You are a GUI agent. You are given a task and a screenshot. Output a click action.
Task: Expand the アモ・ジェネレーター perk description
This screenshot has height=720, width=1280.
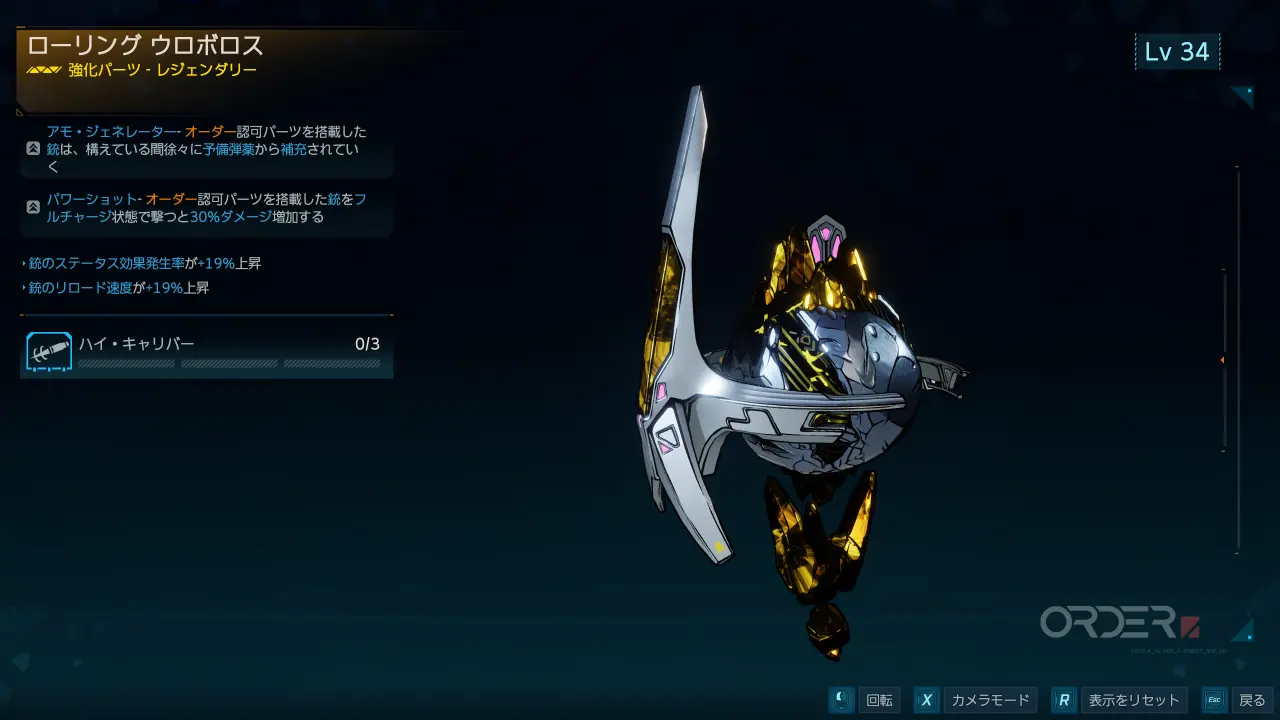pyautogui.click(x=33, y=149)
